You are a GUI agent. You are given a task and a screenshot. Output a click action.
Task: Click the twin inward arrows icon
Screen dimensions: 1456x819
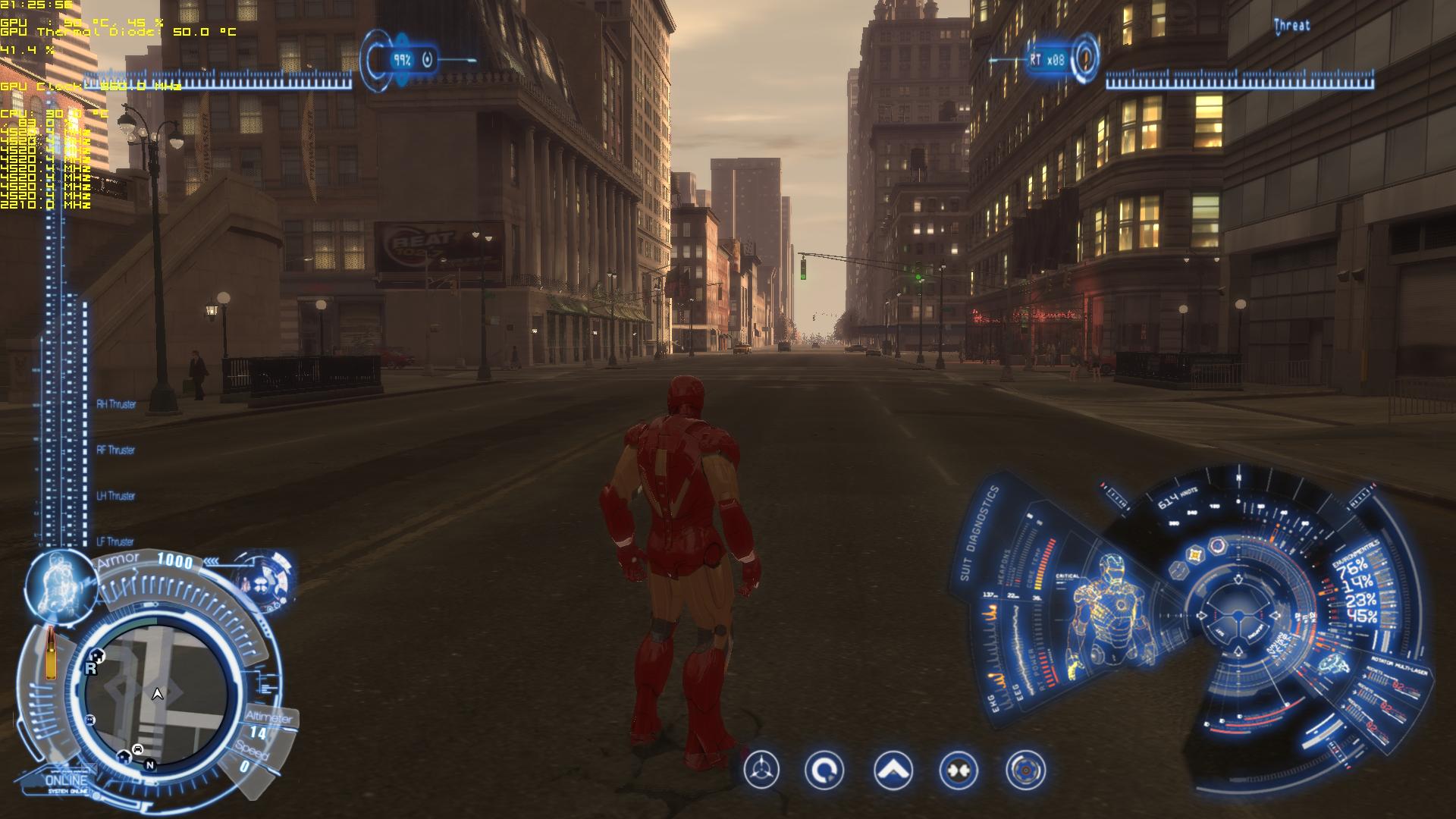(959, 771)
